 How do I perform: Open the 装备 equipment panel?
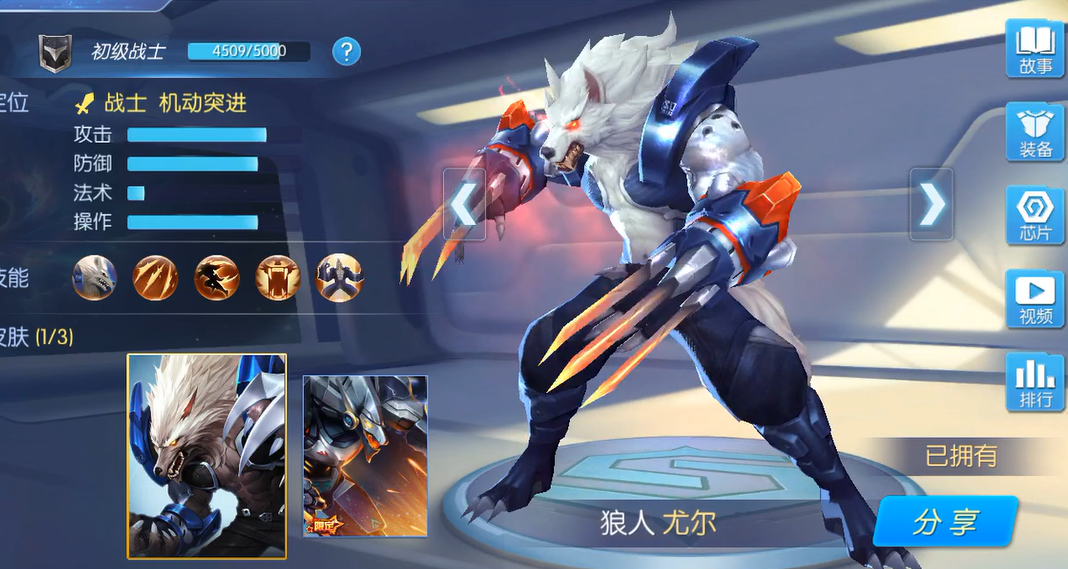pos(1035,133)
